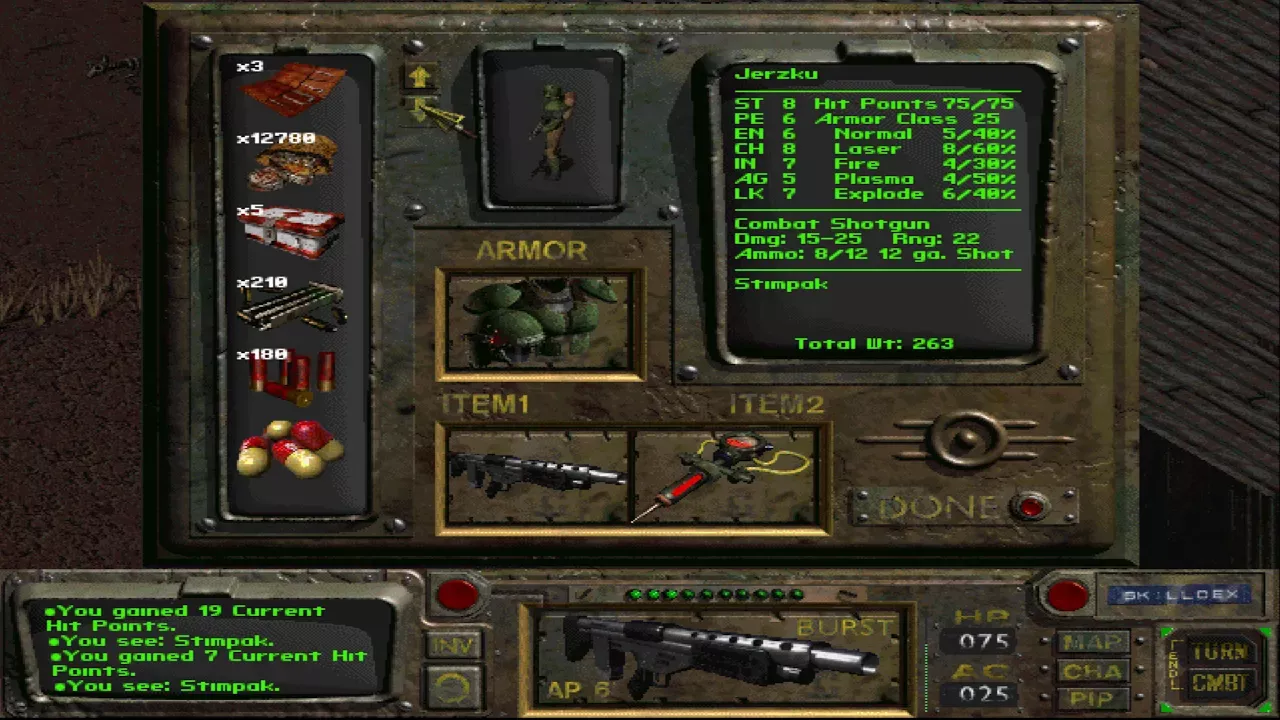Choose the x5 first aid kit item

292,231
